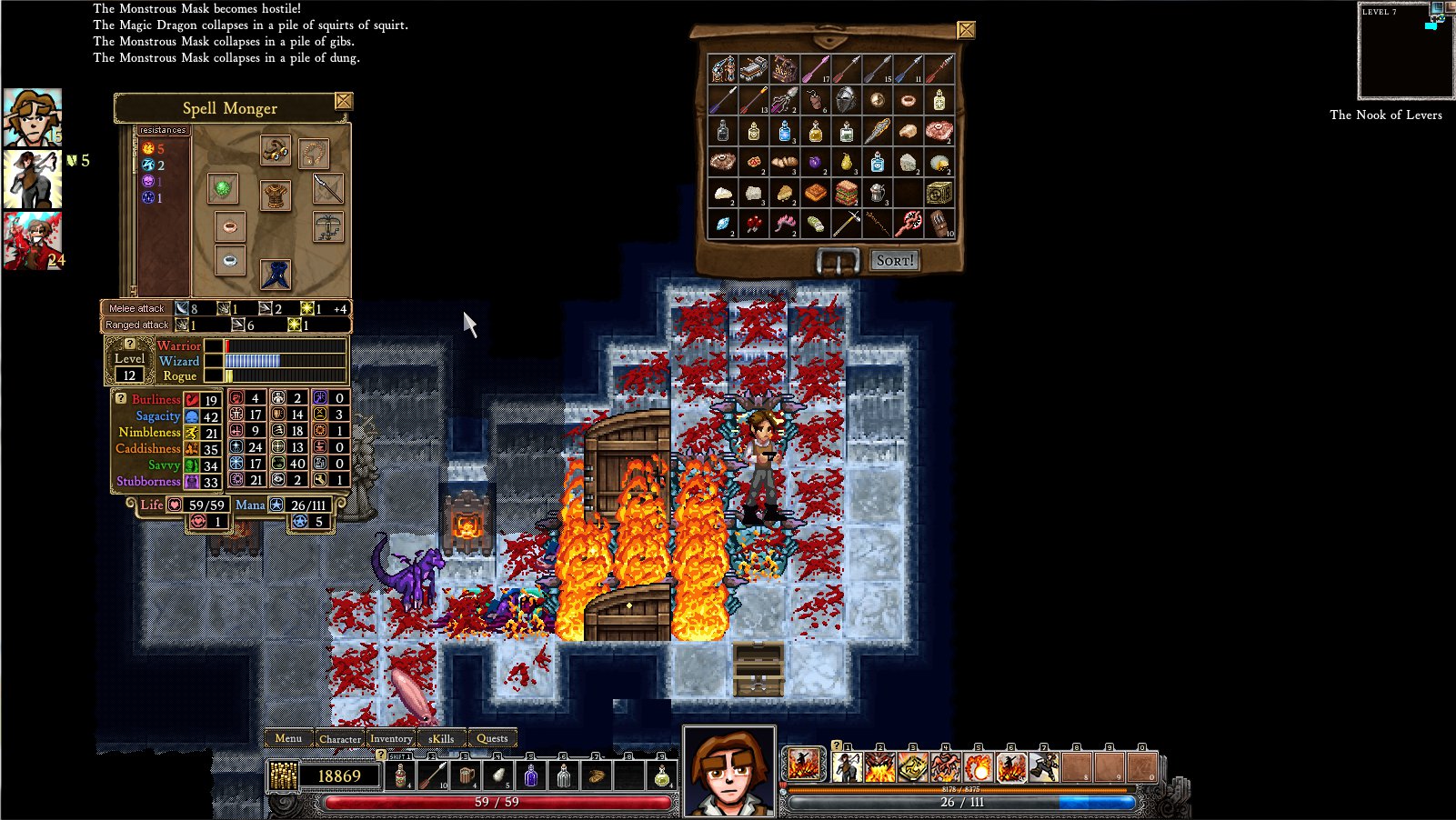1456x820 pixels.
Task: Close the Spell Monger character sheet
Action: (343, 101)
